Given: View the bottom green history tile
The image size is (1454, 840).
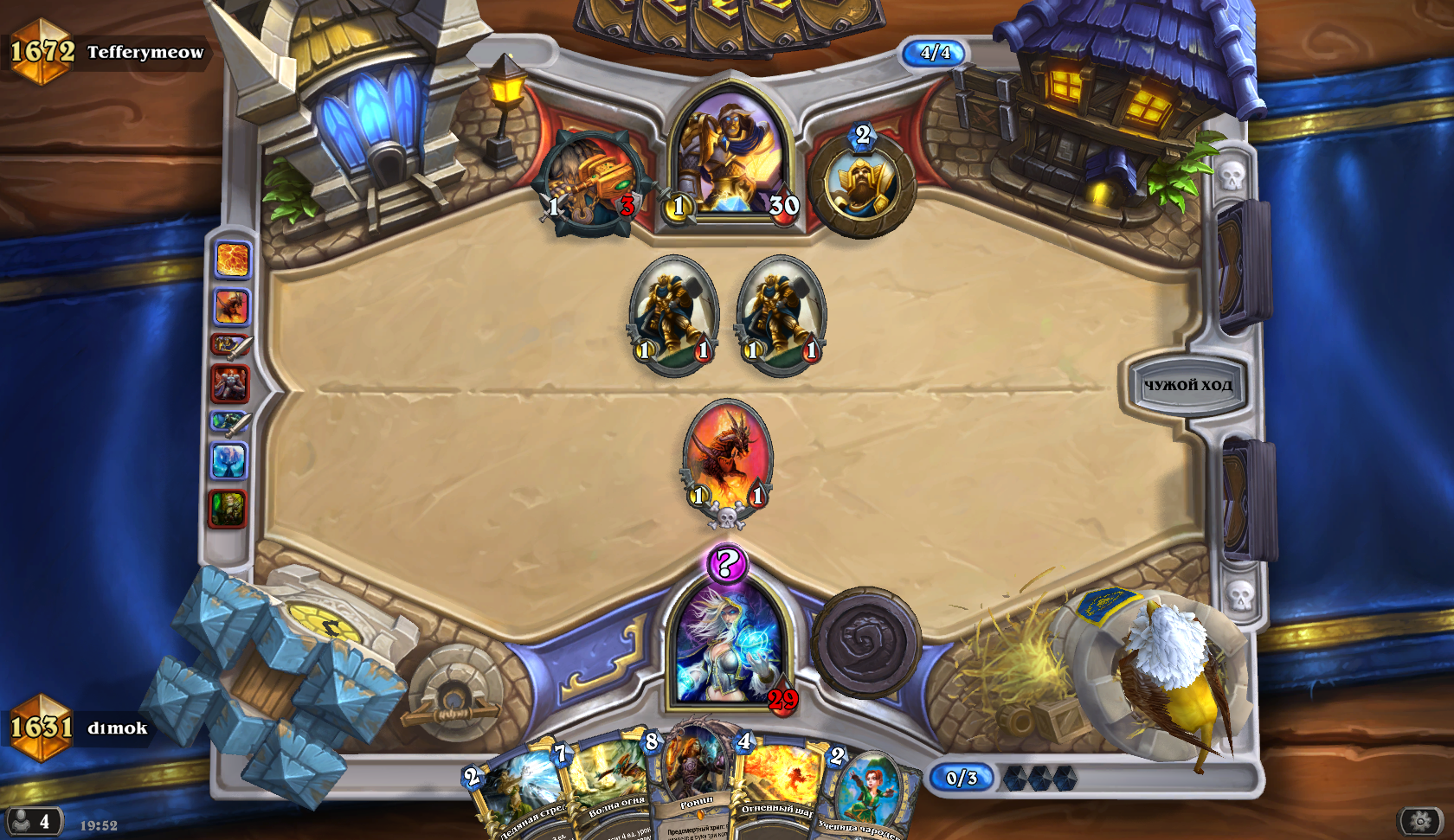Looking at the screenshot, I should [x=228, y=509].
